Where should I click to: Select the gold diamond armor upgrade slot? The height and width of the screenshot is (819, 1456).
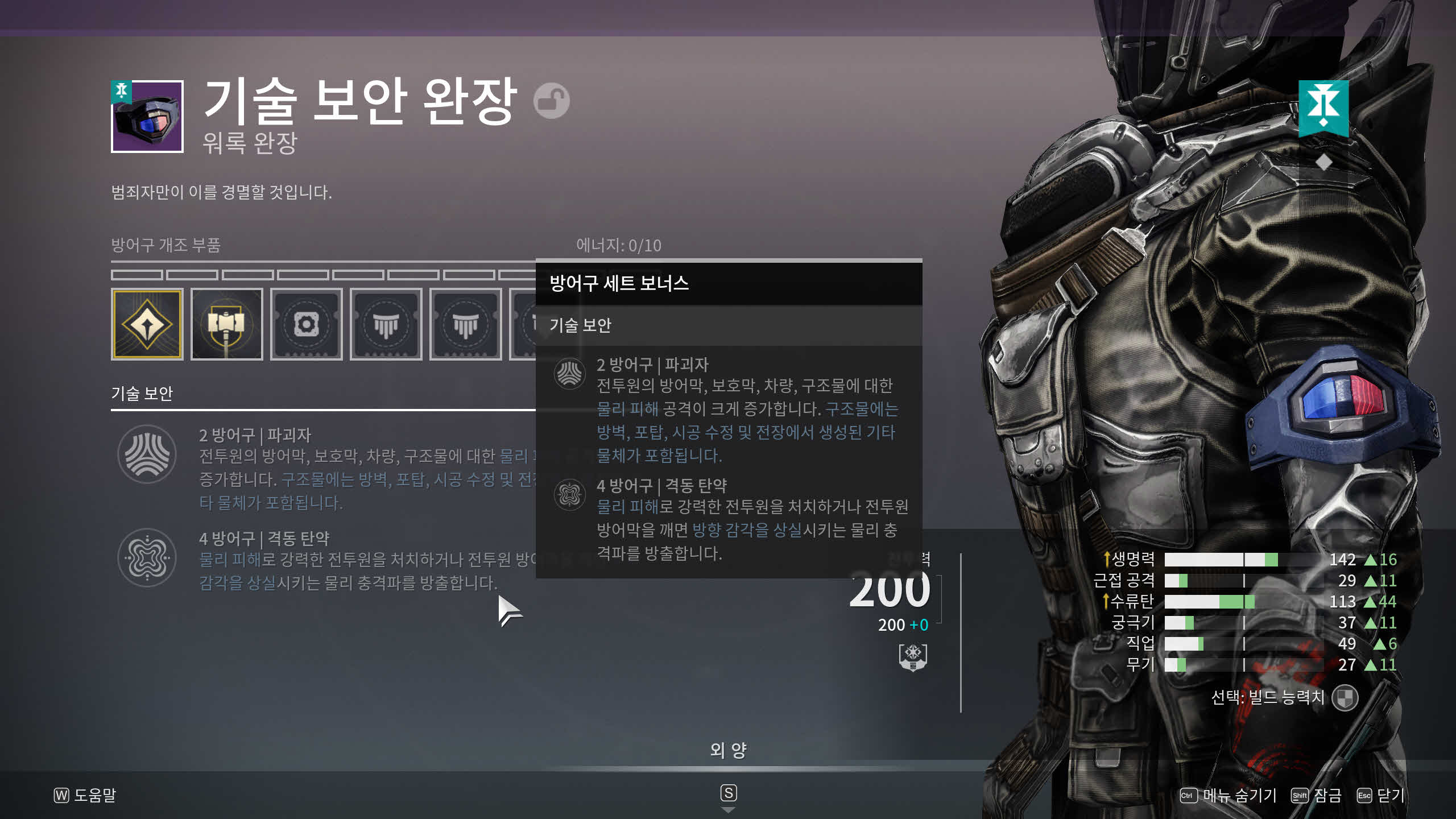147,325
